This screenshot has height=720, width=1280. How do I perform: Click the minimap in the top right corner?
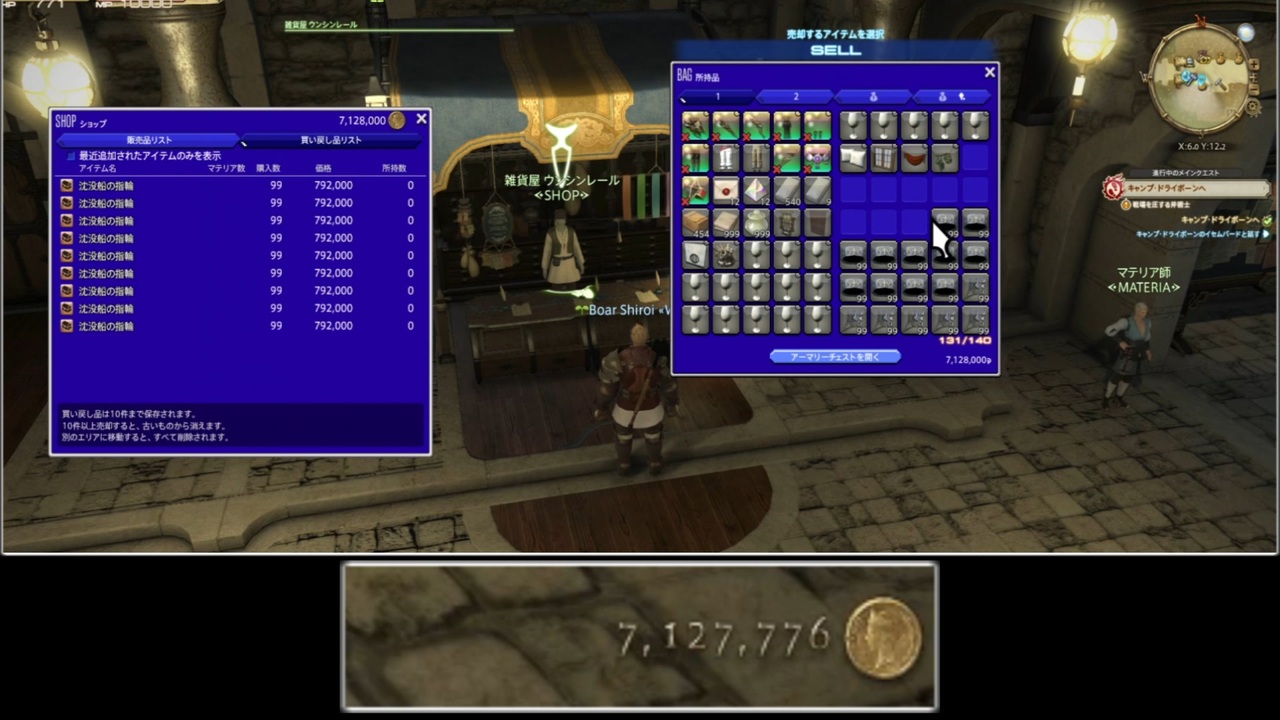[x=1200, y=75]
